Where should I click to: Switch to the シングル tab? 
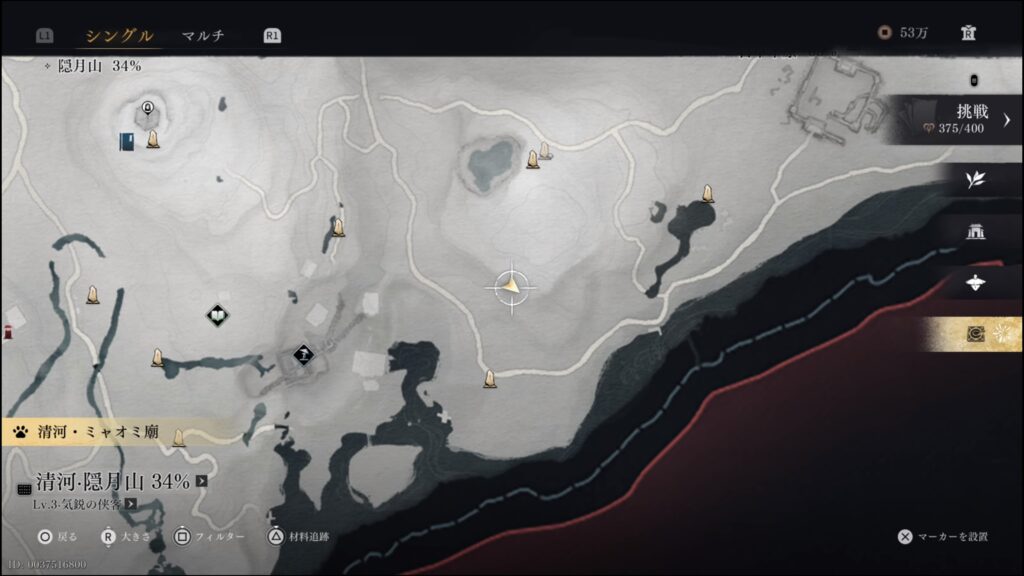pos(119,36)
